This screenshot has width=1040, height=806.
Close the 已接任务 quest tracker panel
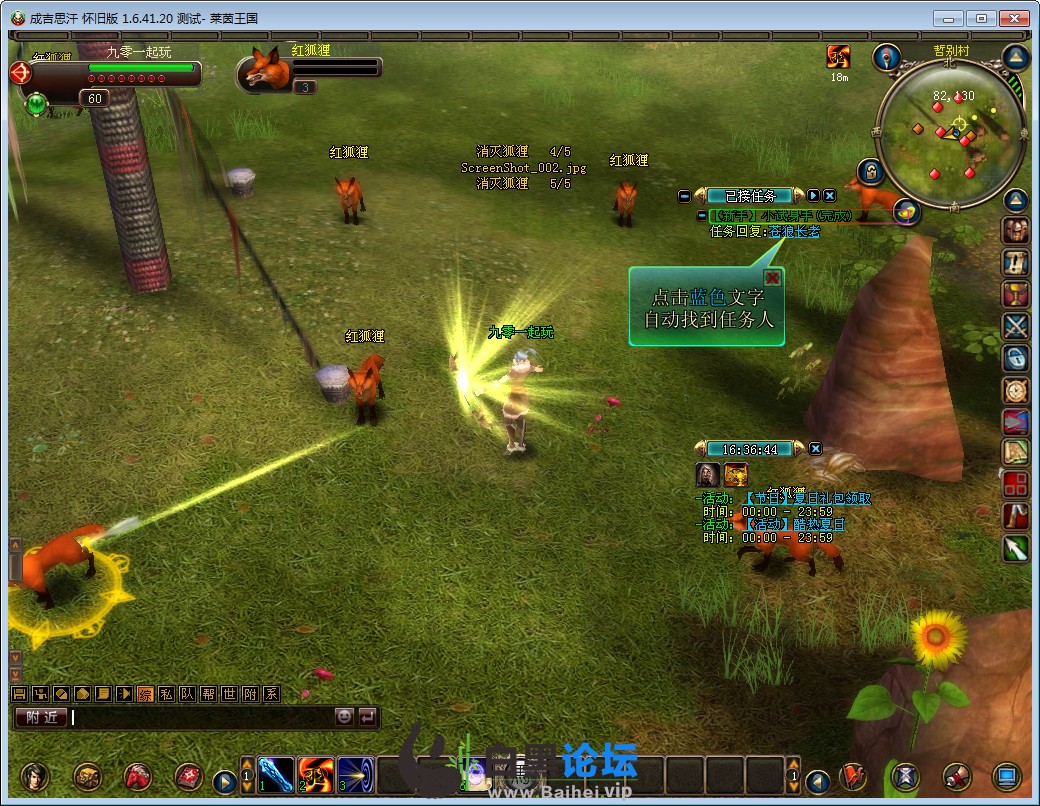829,196
